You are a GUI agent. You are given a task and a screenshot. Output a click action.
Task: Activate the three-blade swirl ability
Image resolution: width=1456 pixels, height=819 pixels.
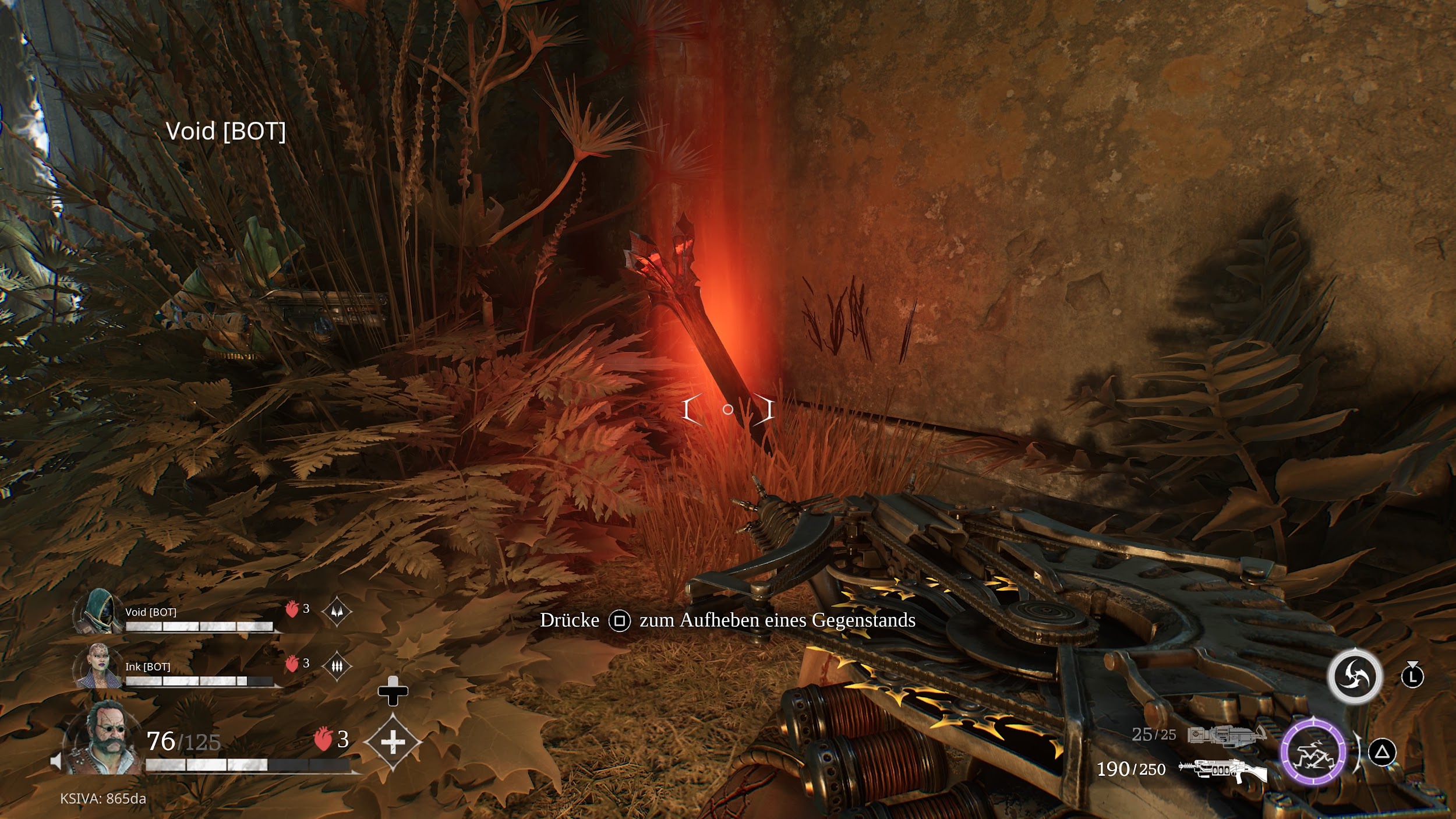1354,676
